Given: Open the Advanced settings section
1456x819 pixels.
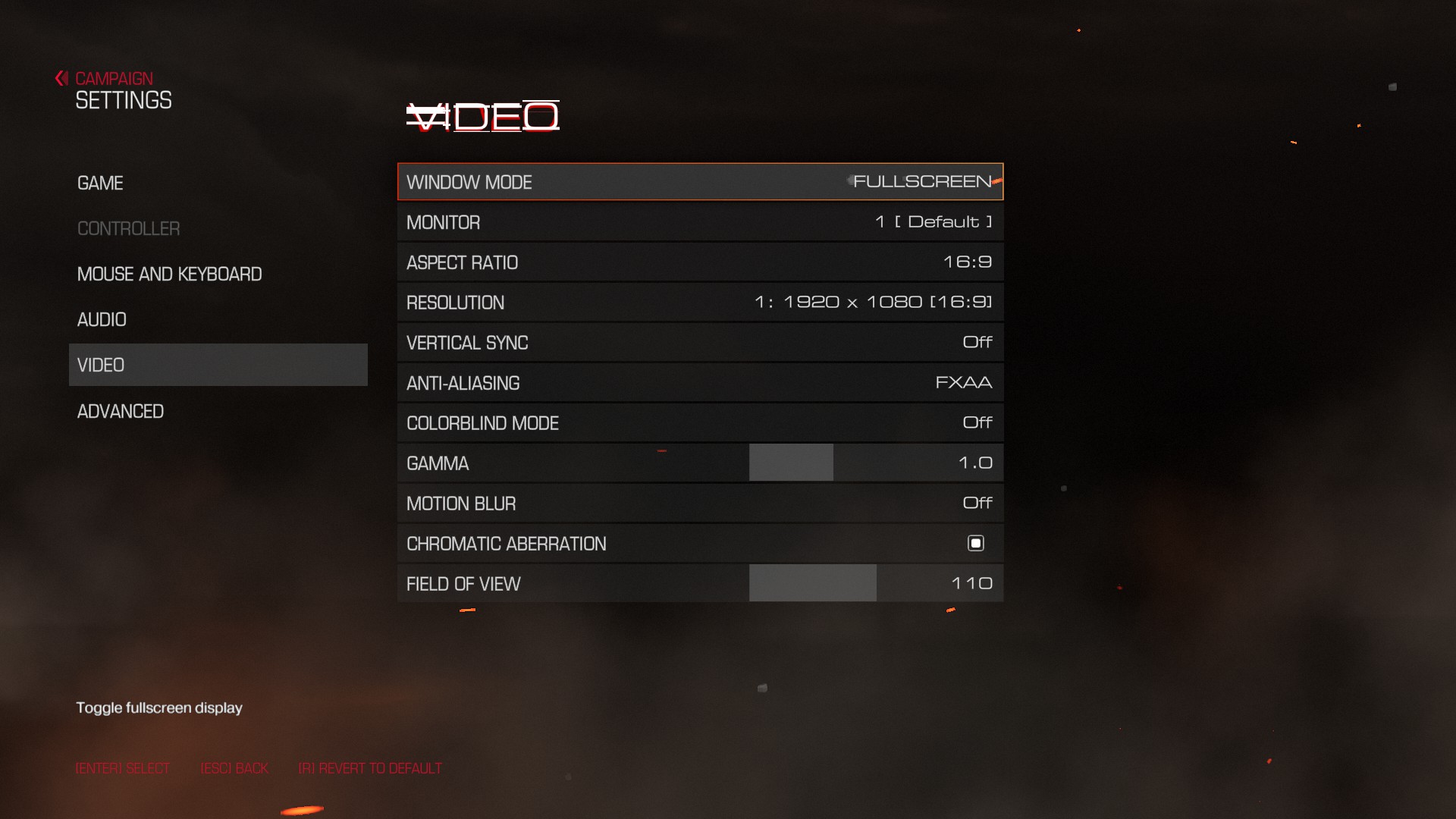Looking at the screenshot, I should tap(121, 412).
